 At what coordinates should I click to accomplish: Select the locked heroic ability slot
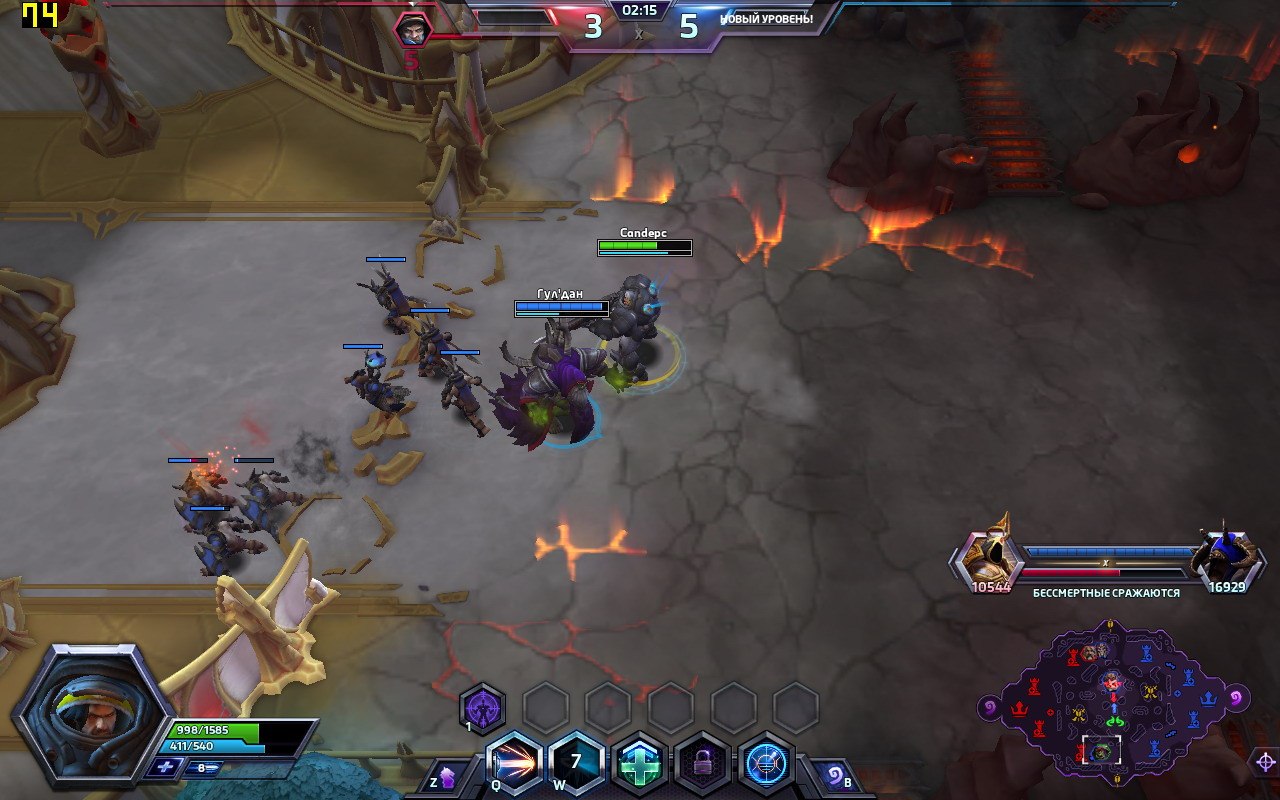[x=702, y=765]
